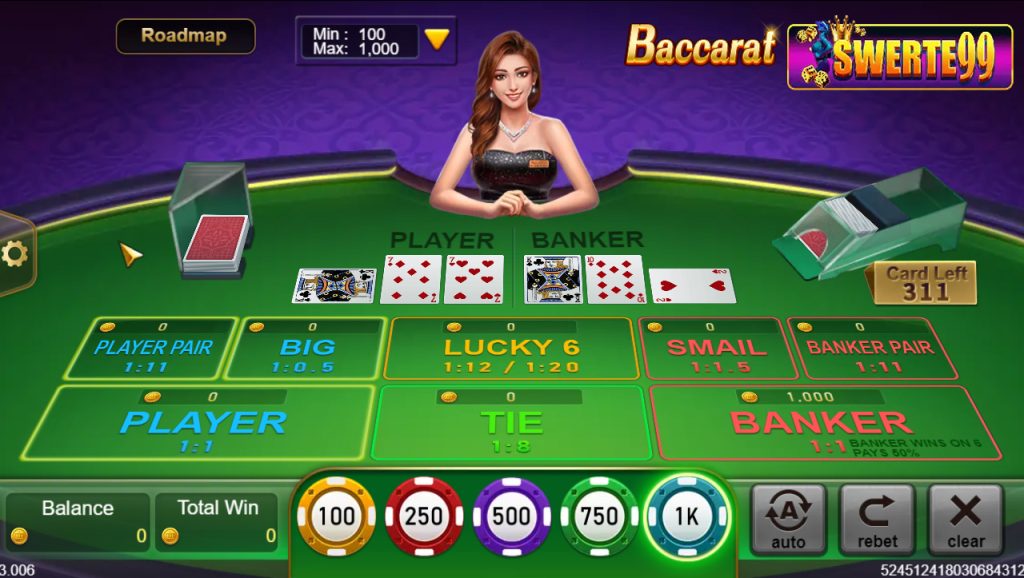Place a bet on PLAYER 1:1
Screen dimensions: 1024x578
pyautogui.click(x=203, y=424)
